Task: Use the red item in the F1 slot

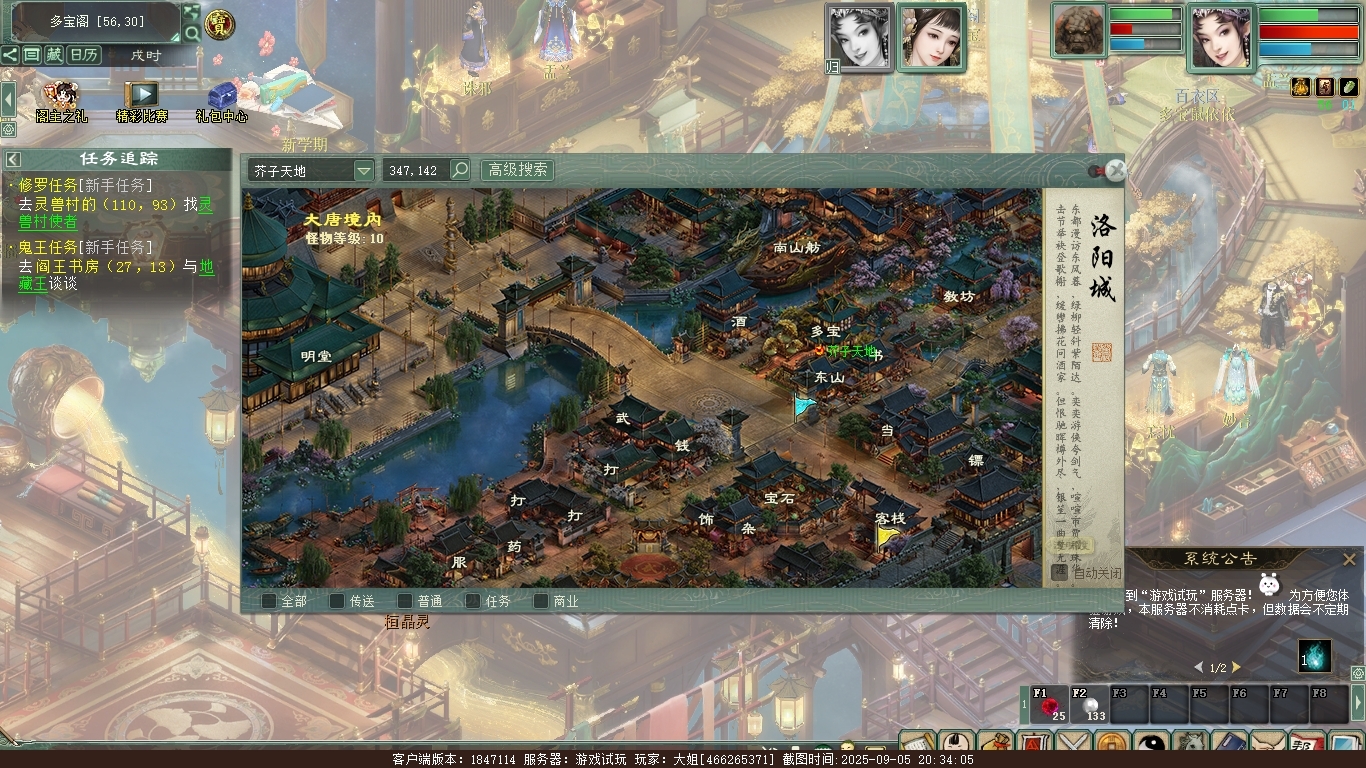Action: 1048,706
